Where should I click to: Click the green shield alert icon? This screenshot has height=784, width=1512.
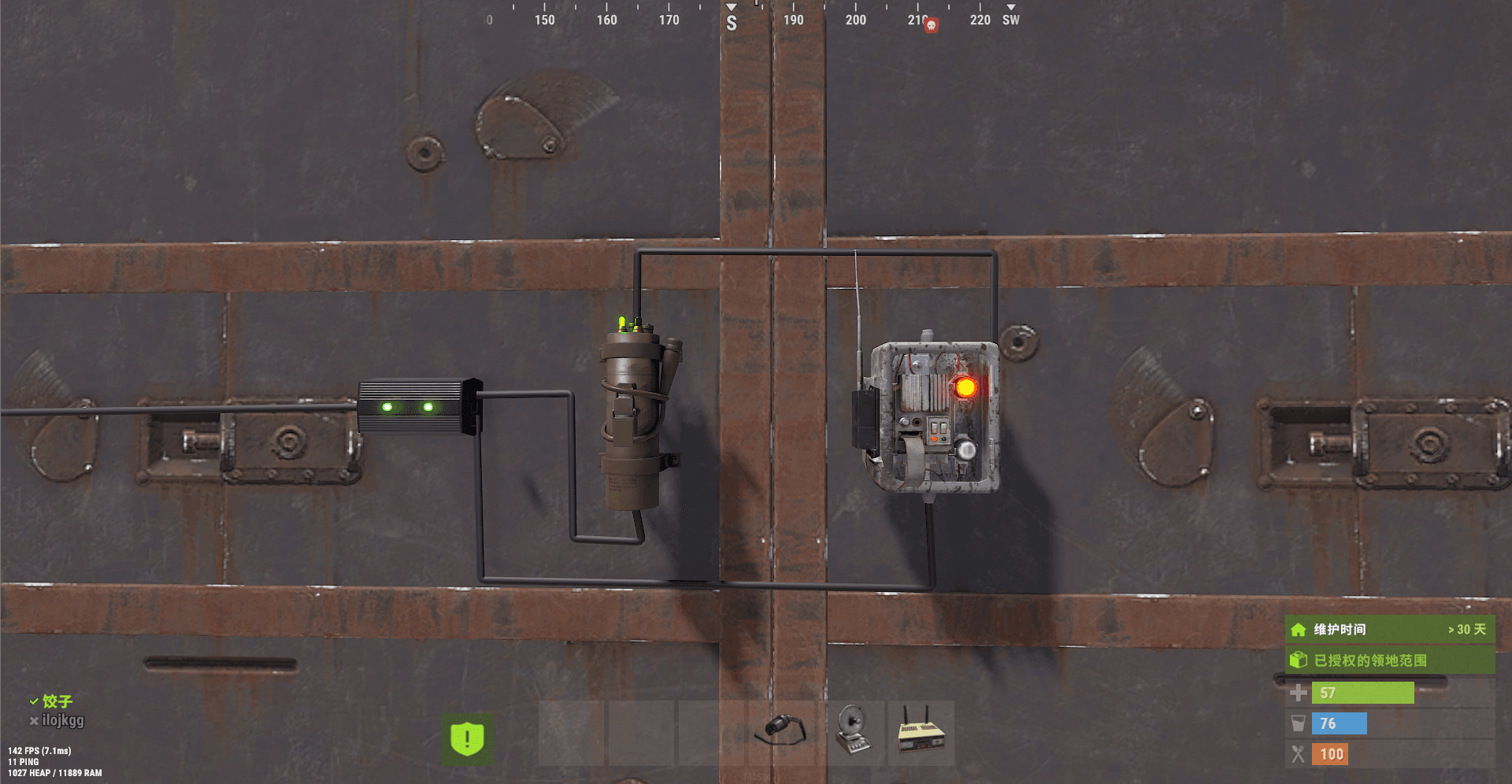pyautogui.click(x=467, y=738)
